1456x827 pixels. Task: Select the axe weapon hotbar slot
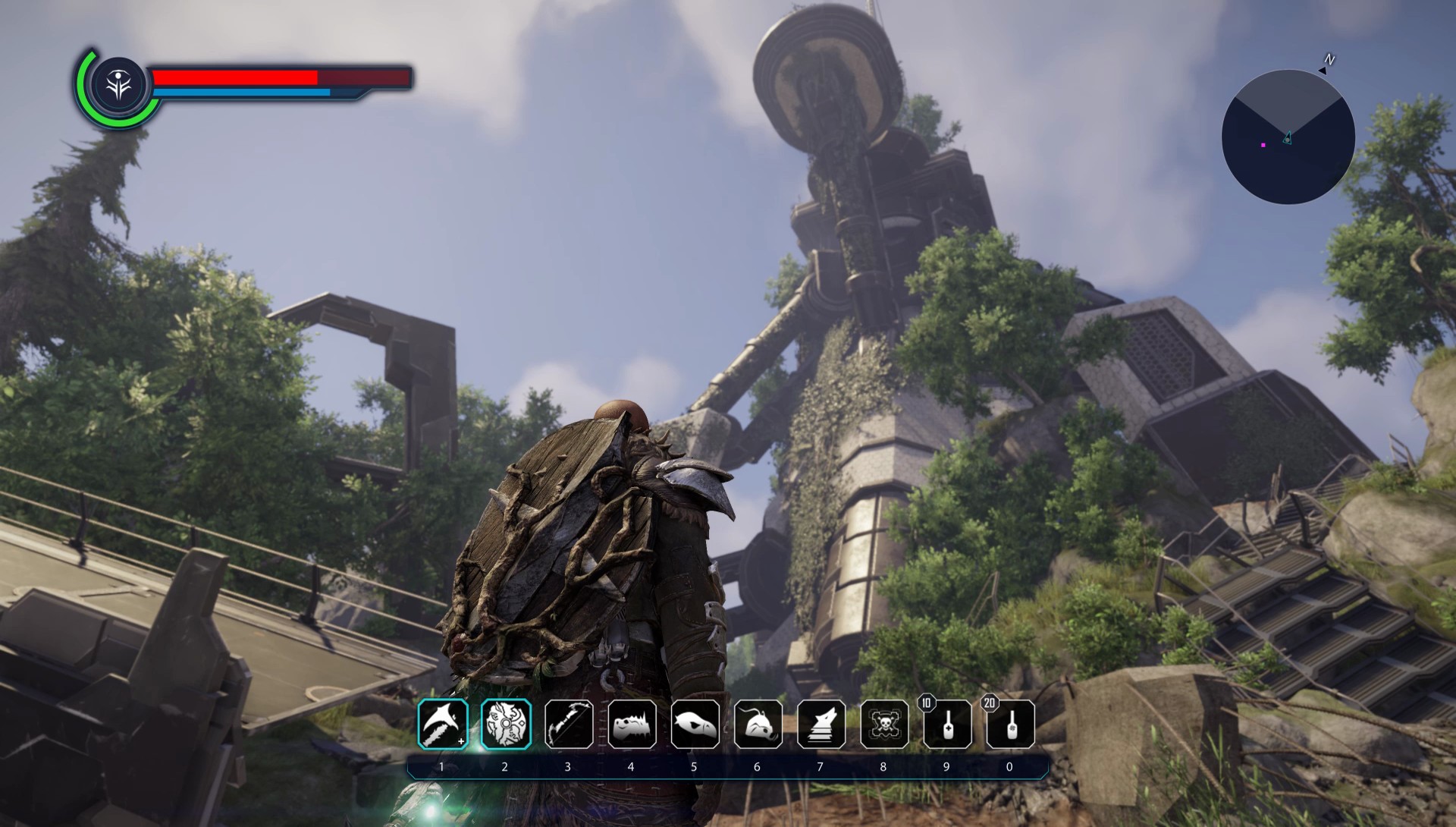pos(443,724)
